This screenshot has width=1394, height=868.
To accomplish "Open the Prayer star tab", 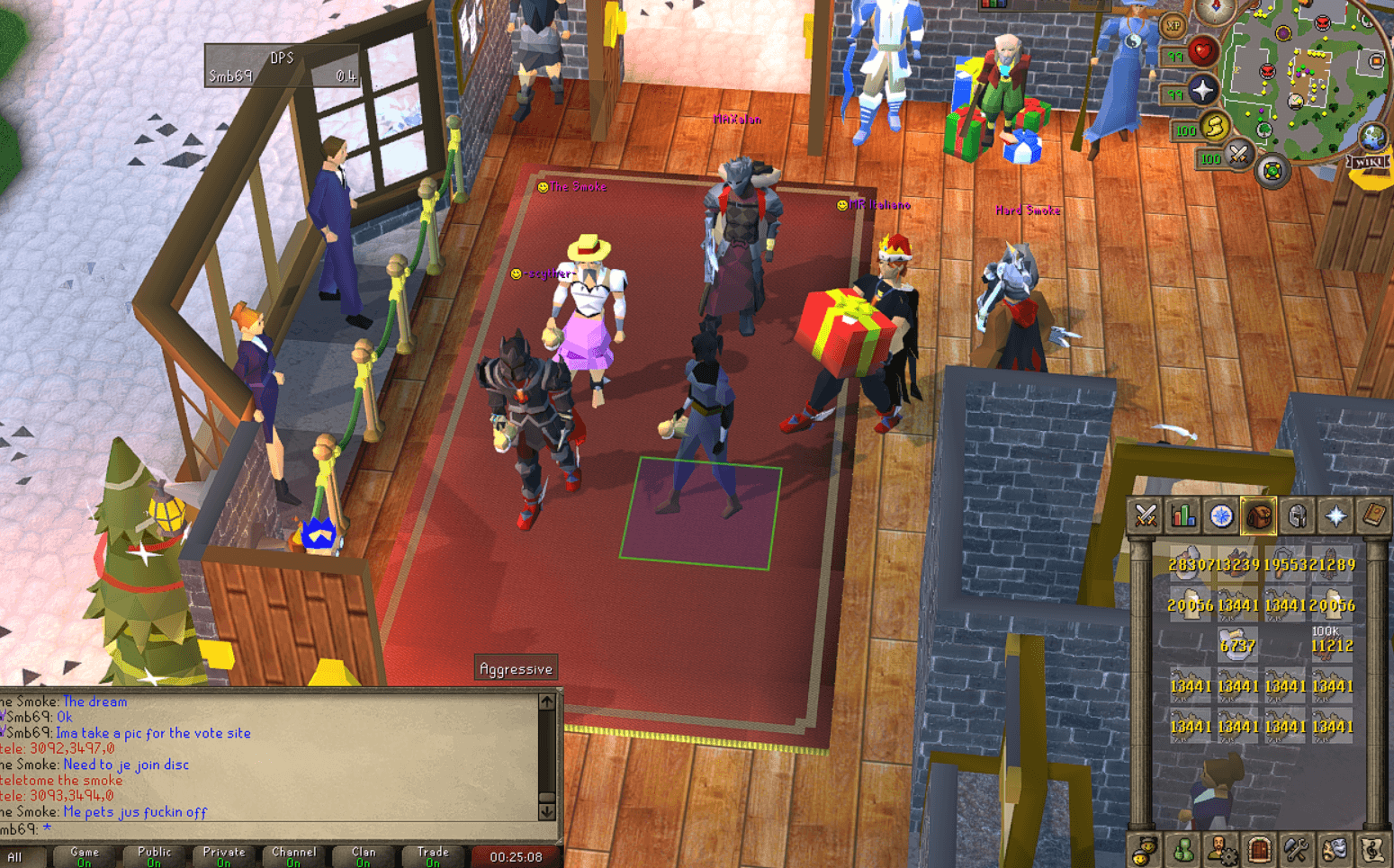I will 1335,516.
